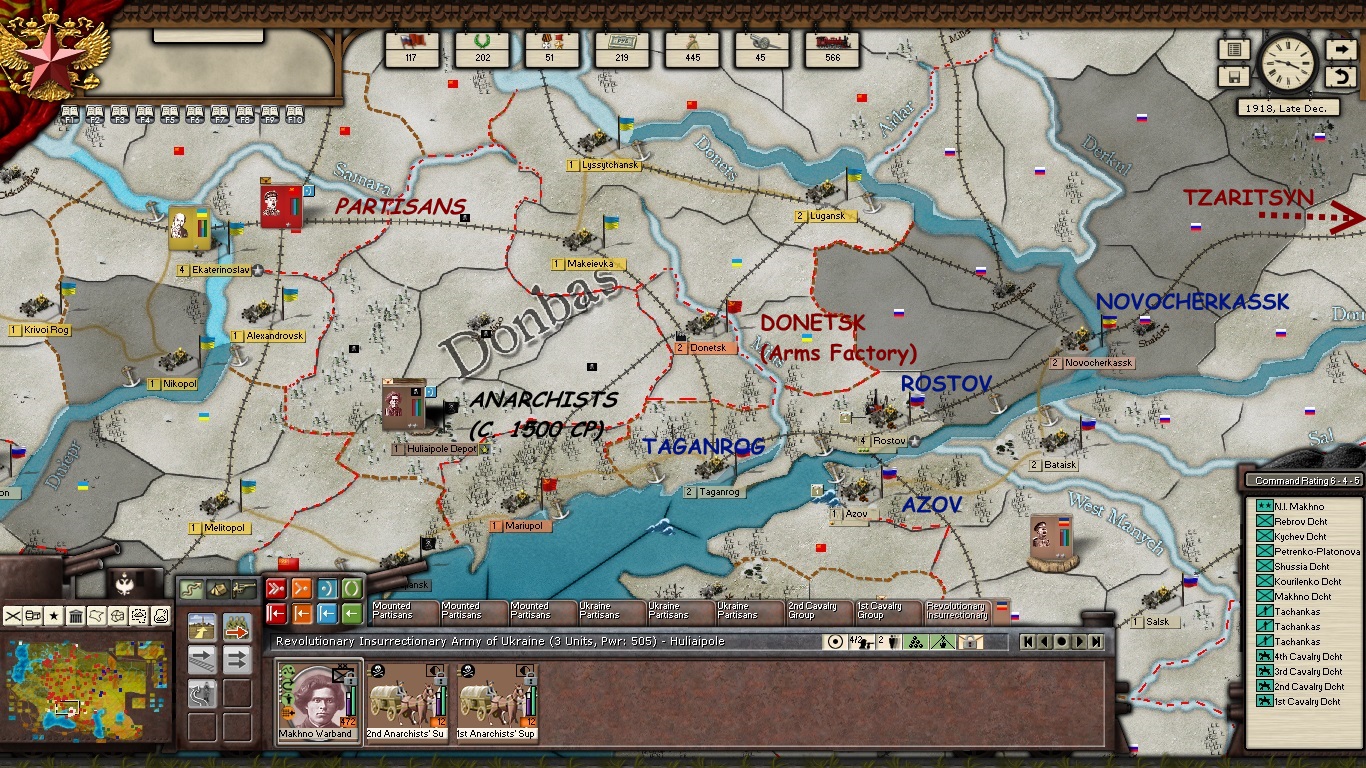Switch to the revolver icon orders tab
Screen dimensions: 1366x768
click(x=243, y=590)
